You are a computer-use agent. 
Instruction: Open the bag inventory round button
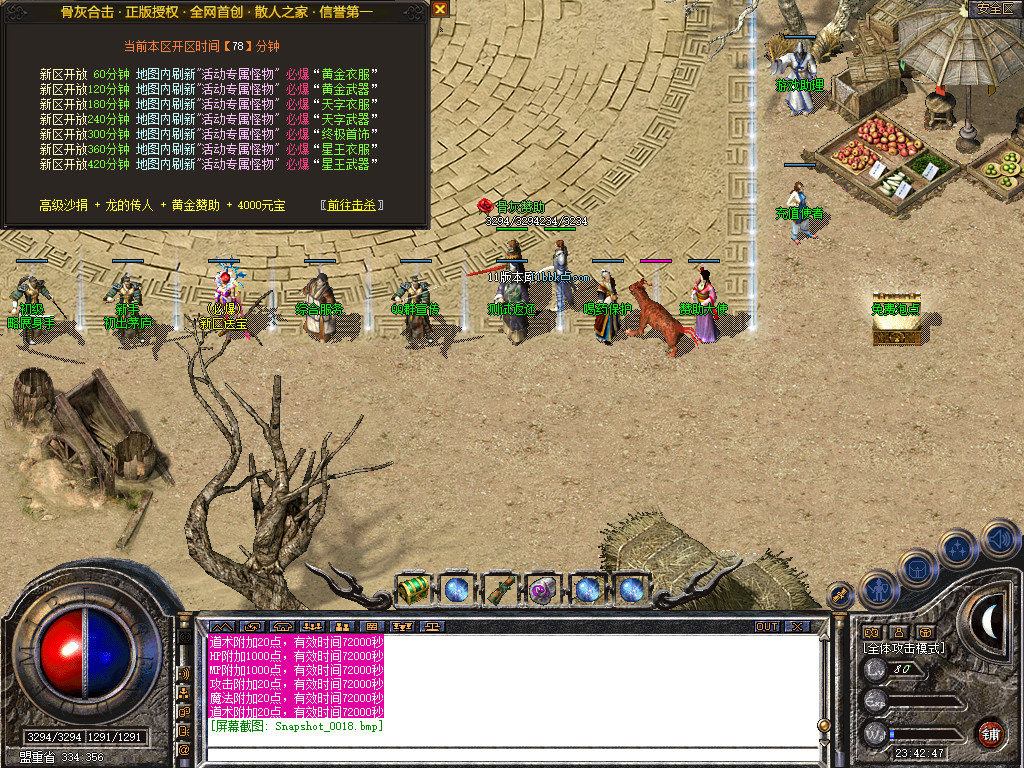918,568
